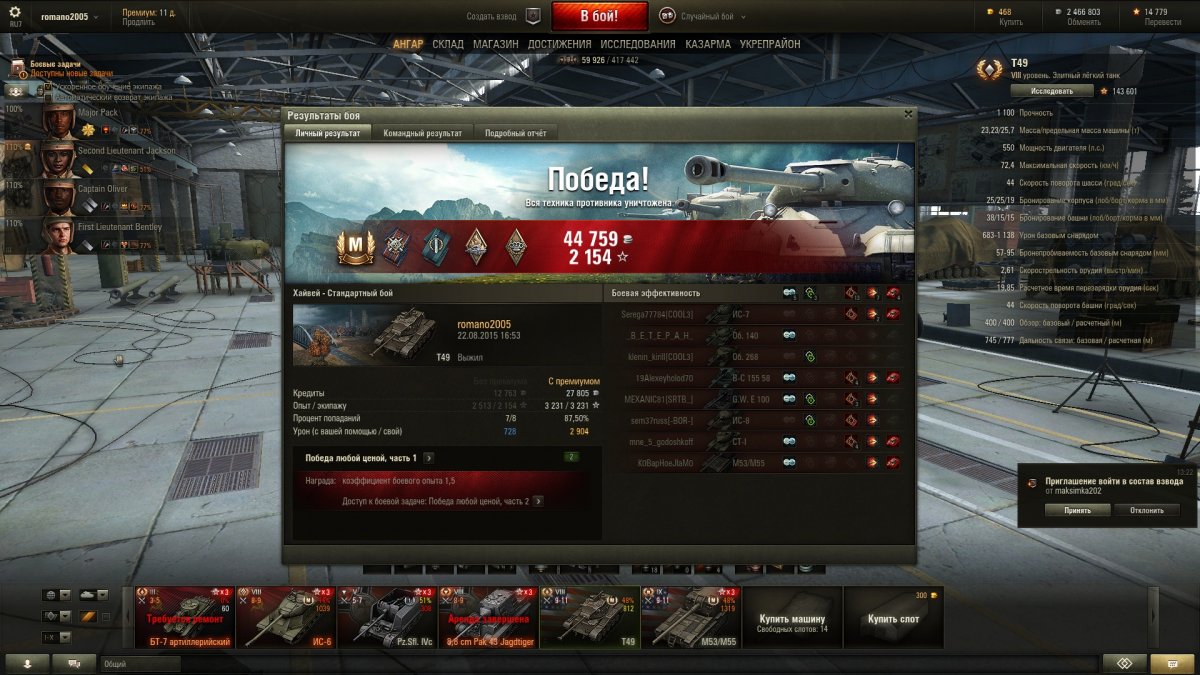Open the ДОСТИЖЕНИЯ menu
Image resolution: width=1200 pixels, height=675 pixels.
pyautogui.click(x=560, y=44)
